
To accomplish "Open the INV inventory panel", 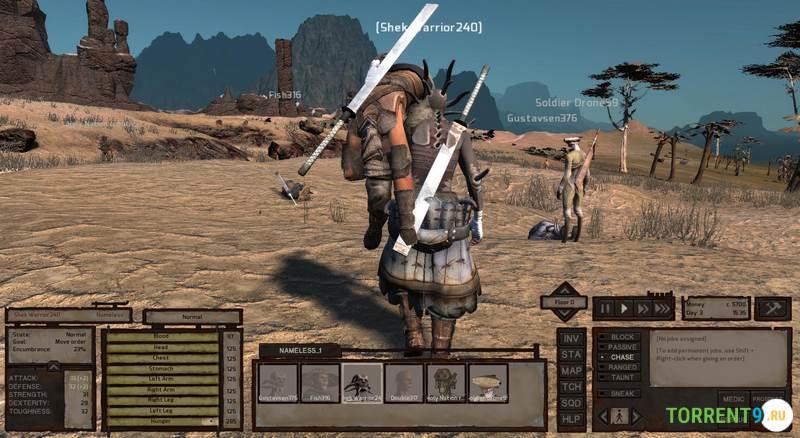I will (571, 338).
